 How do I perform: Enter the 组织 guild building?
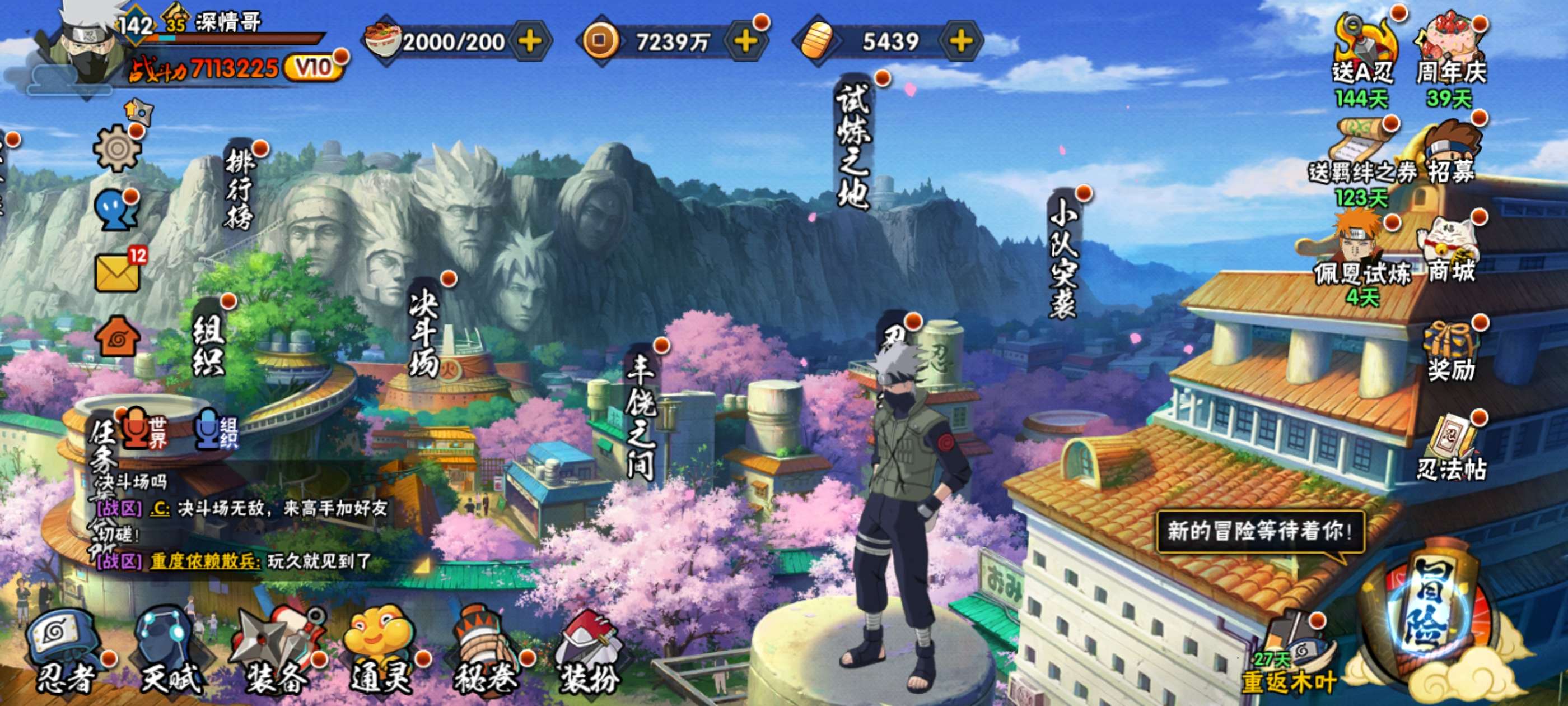tap(209, 344)
